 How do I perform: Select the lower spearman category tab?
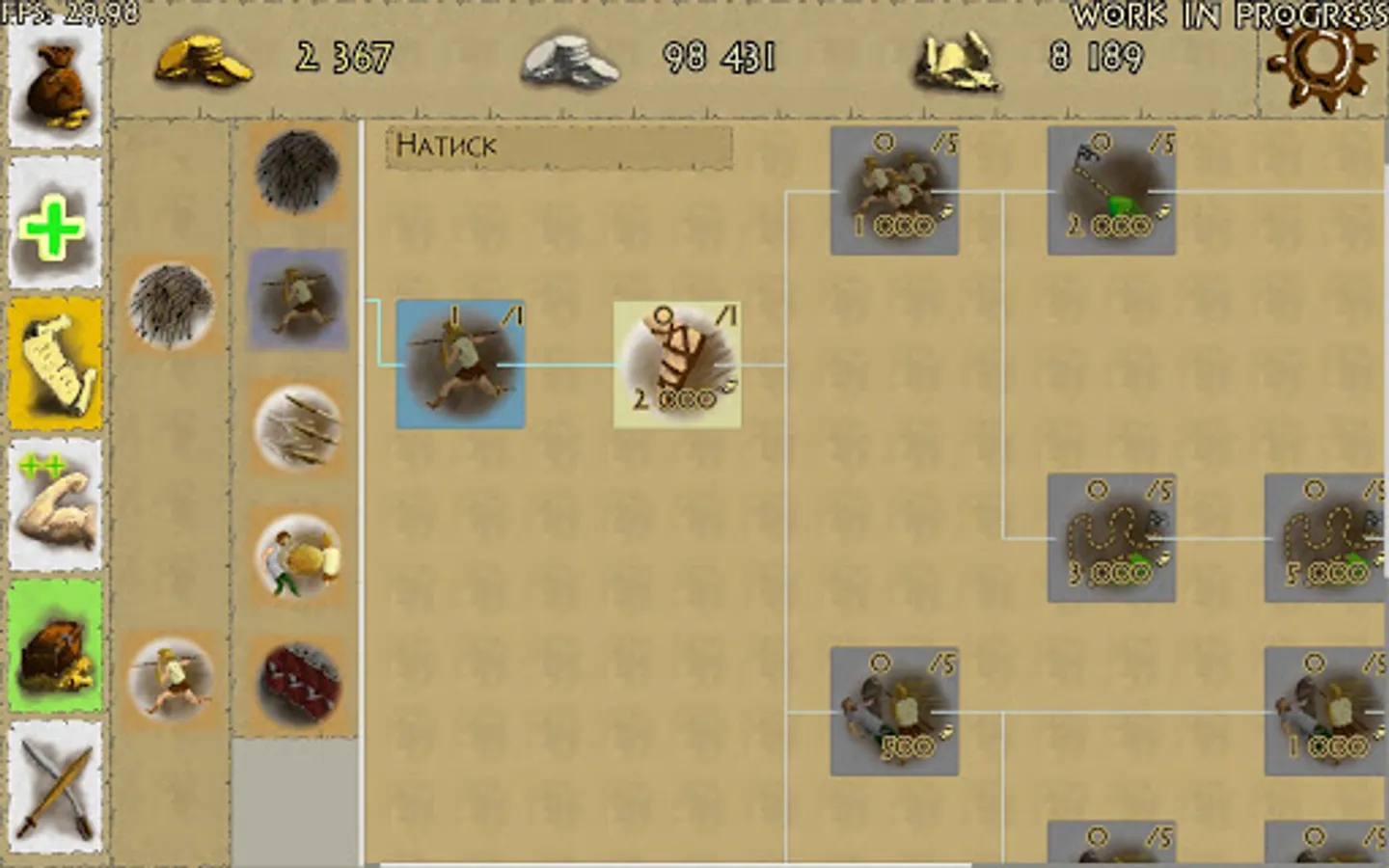point(174,680)
